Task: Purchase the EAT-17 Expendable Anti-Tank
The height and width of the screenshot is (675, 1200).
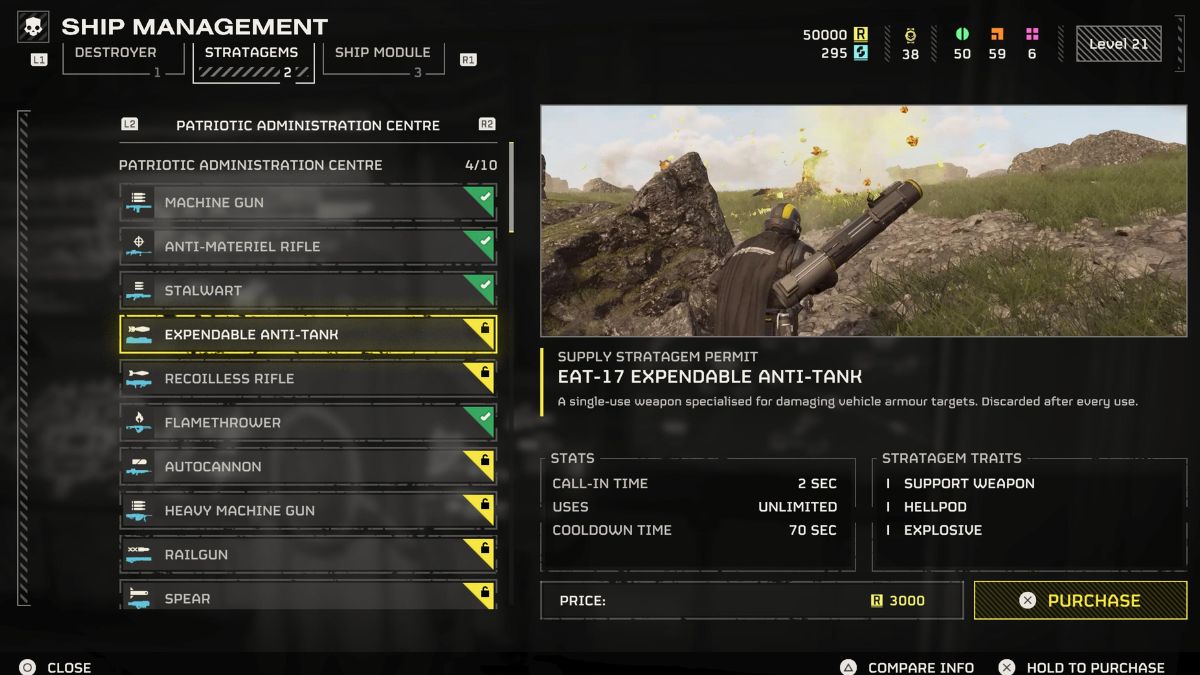Action: (x=1080, y=601)
